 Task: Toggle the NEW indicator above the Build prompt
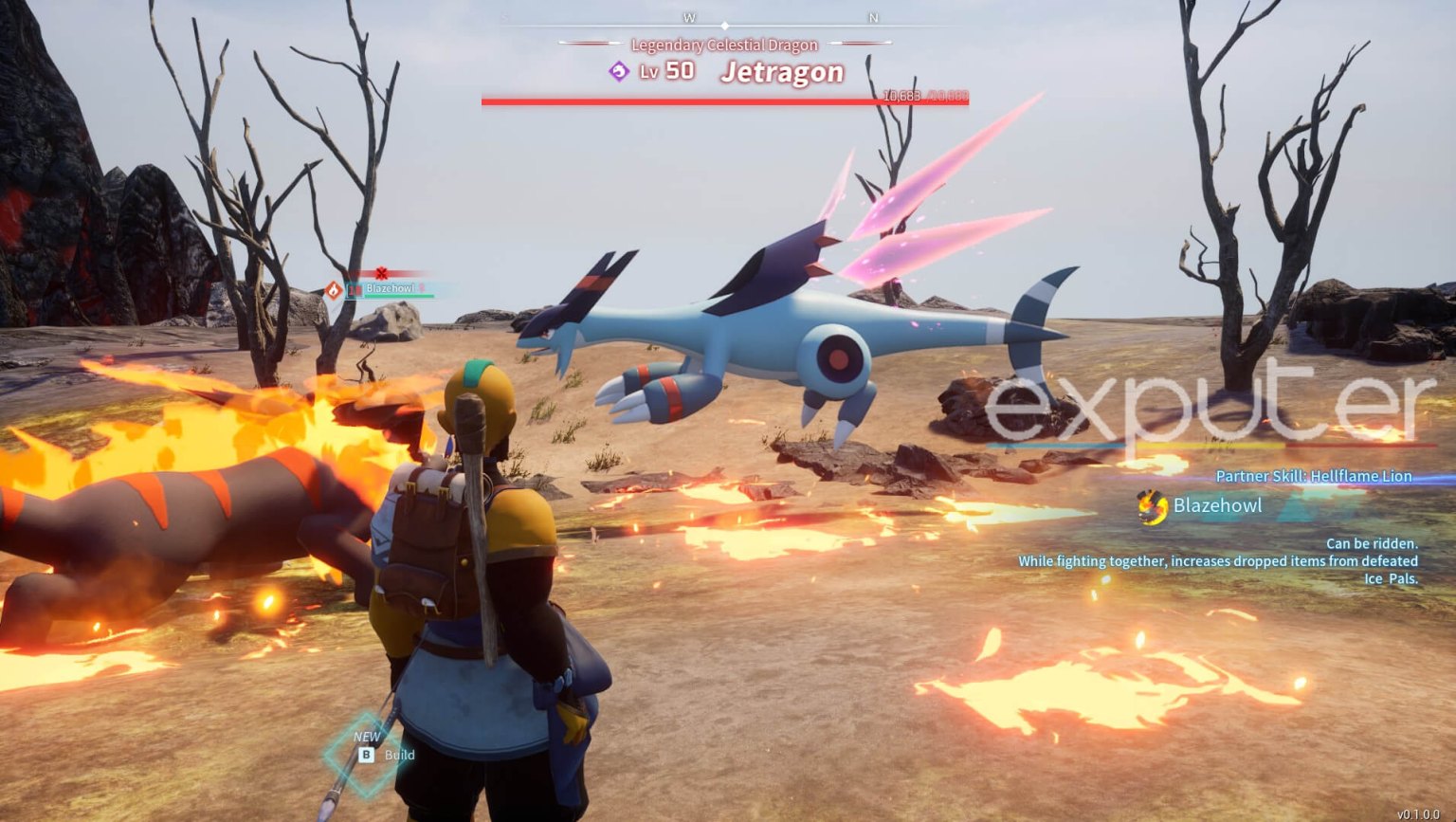(x=367, y=737)
